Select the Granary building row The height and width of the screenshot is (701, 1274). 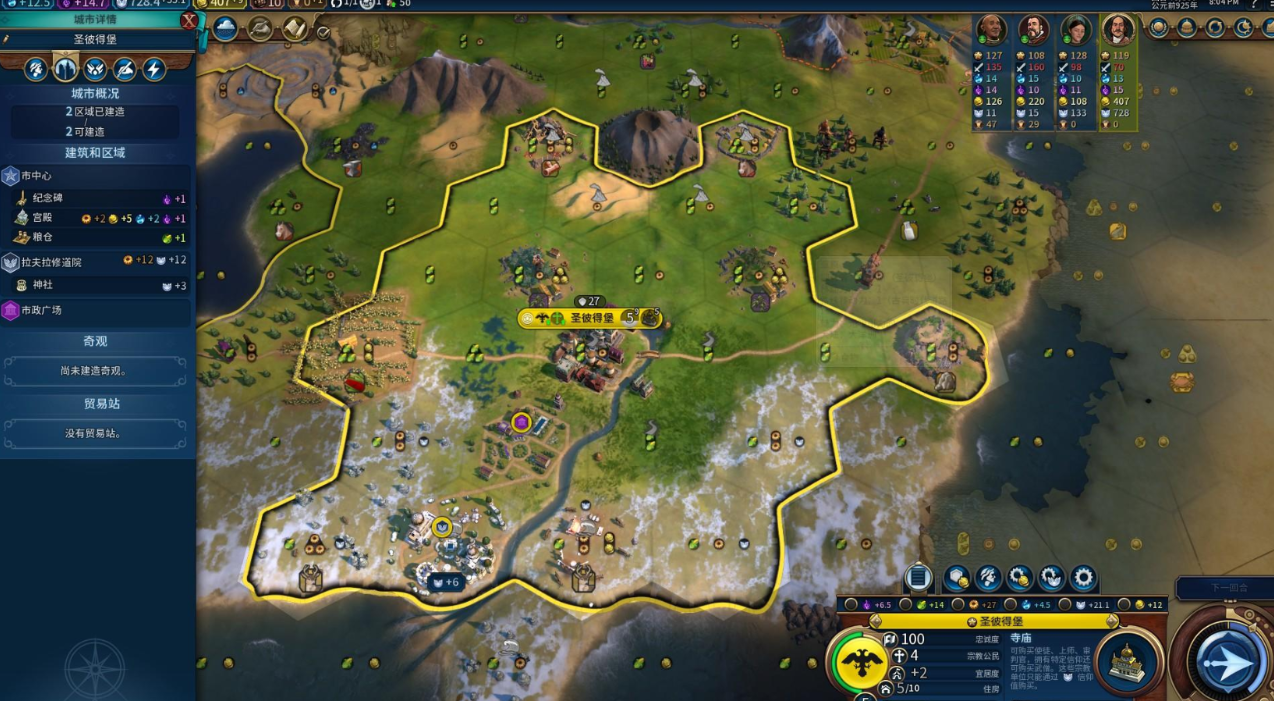pos(96,238)
